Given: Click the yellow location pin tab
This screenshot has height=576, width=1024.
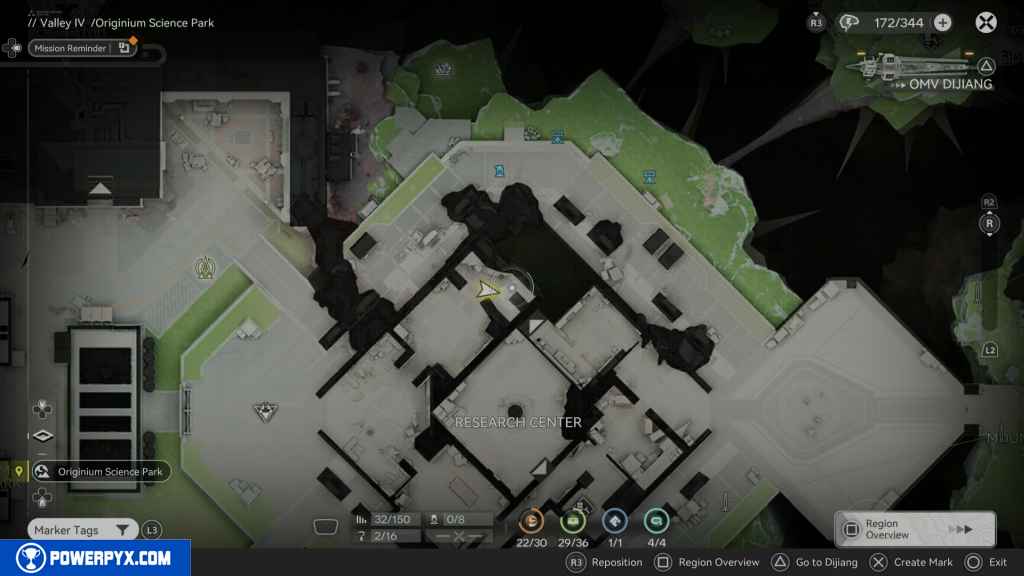Looking at the screenshot, I should [19, 471].
